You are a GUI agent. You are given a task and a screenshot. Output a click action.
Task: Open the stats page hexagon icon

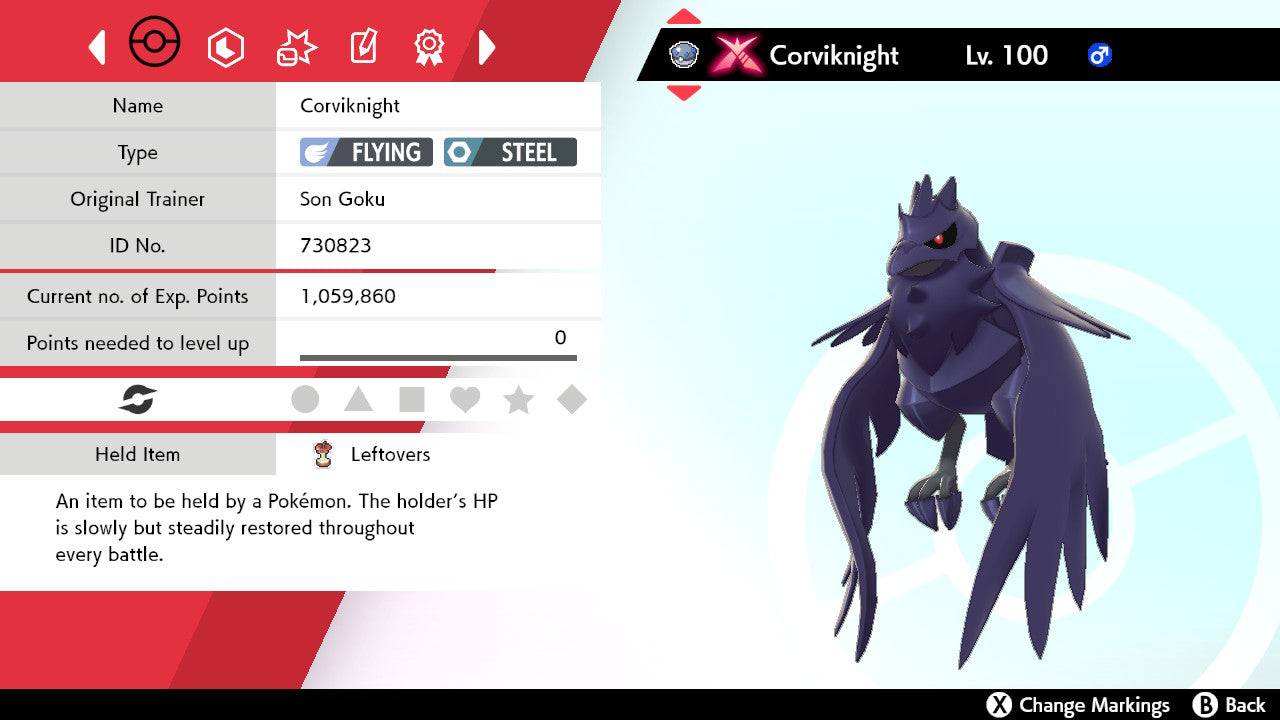[x=226, y=46]
